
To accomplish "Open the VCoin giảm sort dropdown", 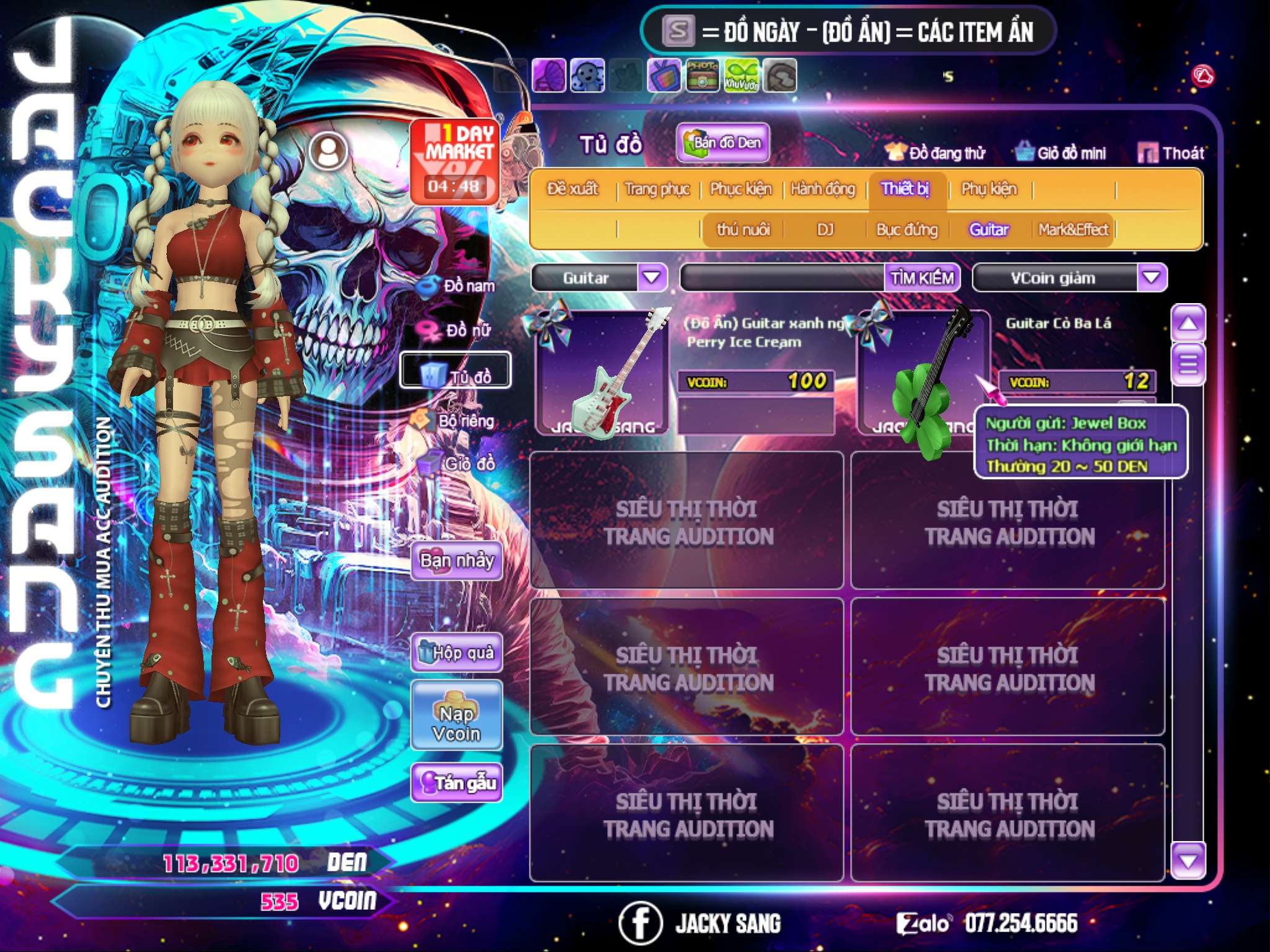I will (x=1152, y=277).
